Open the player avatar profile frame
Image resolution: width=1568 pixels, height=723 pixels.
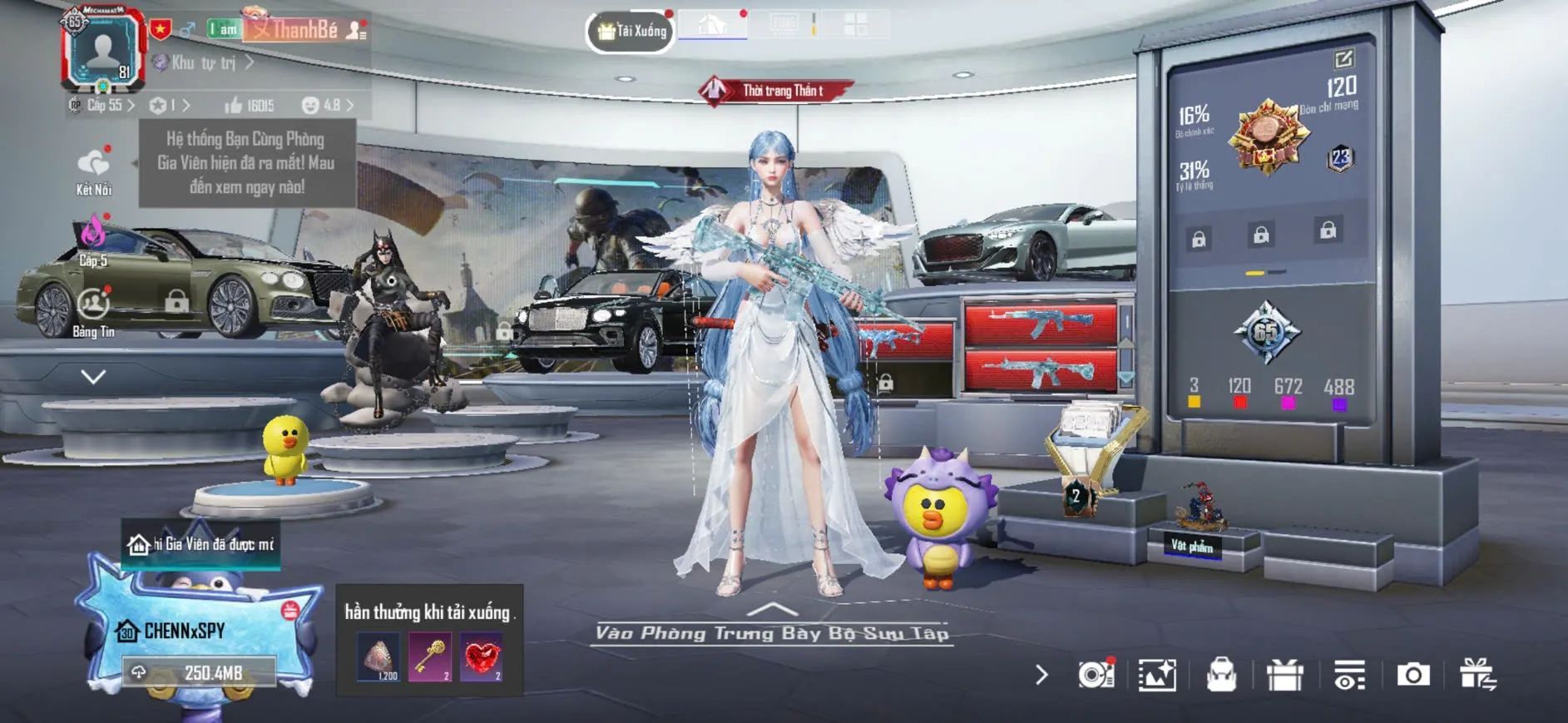pyautogui.click(x=103, y=50)
